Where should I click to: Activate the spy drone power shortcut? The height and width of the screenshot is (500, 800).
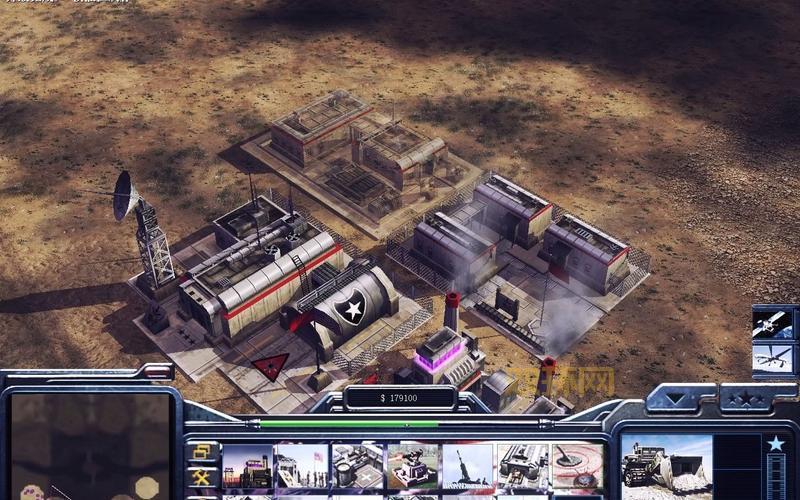pos(774,359)
